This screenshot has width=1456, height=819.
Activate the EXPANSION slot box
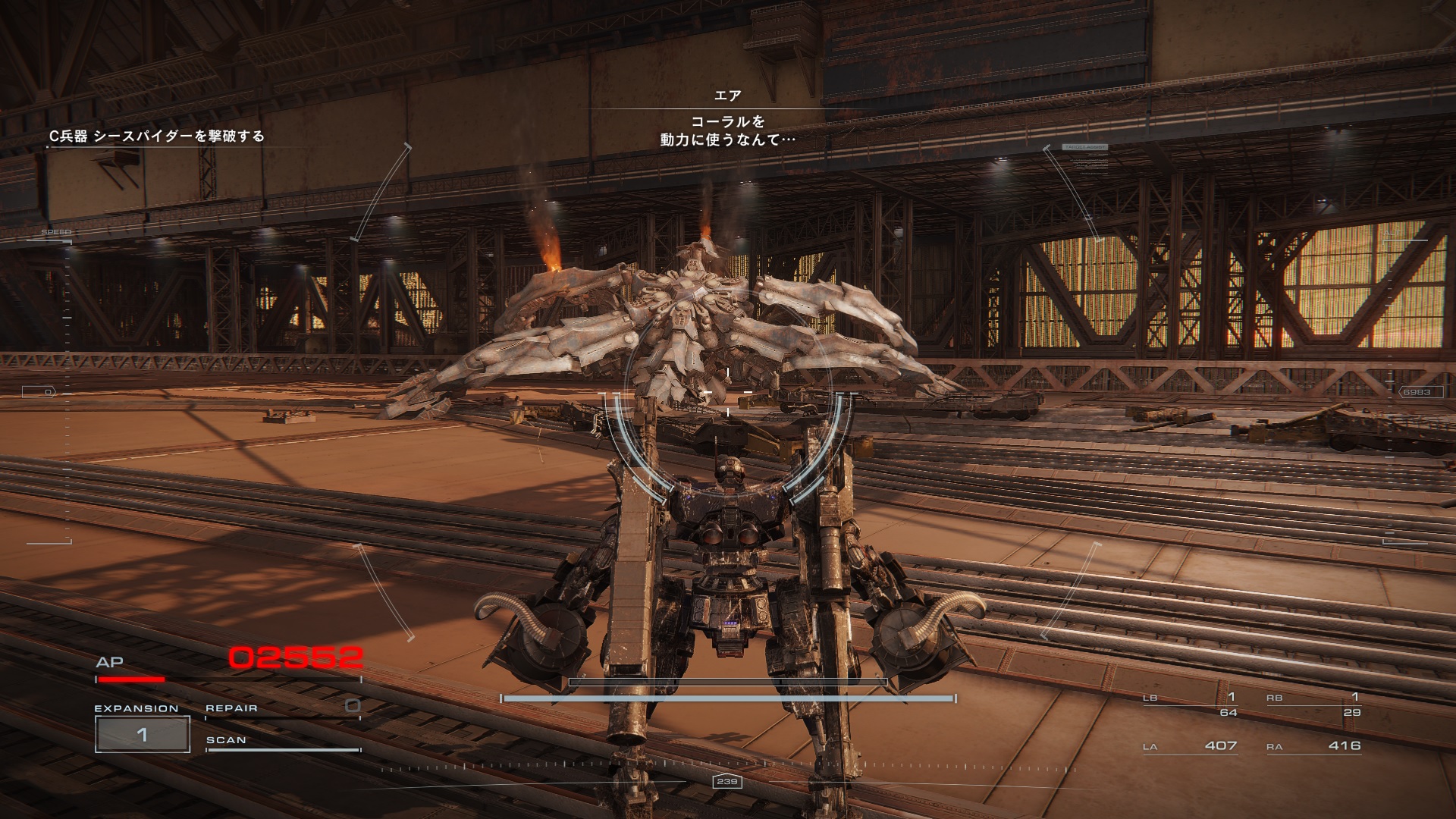(x=142, y=734)
